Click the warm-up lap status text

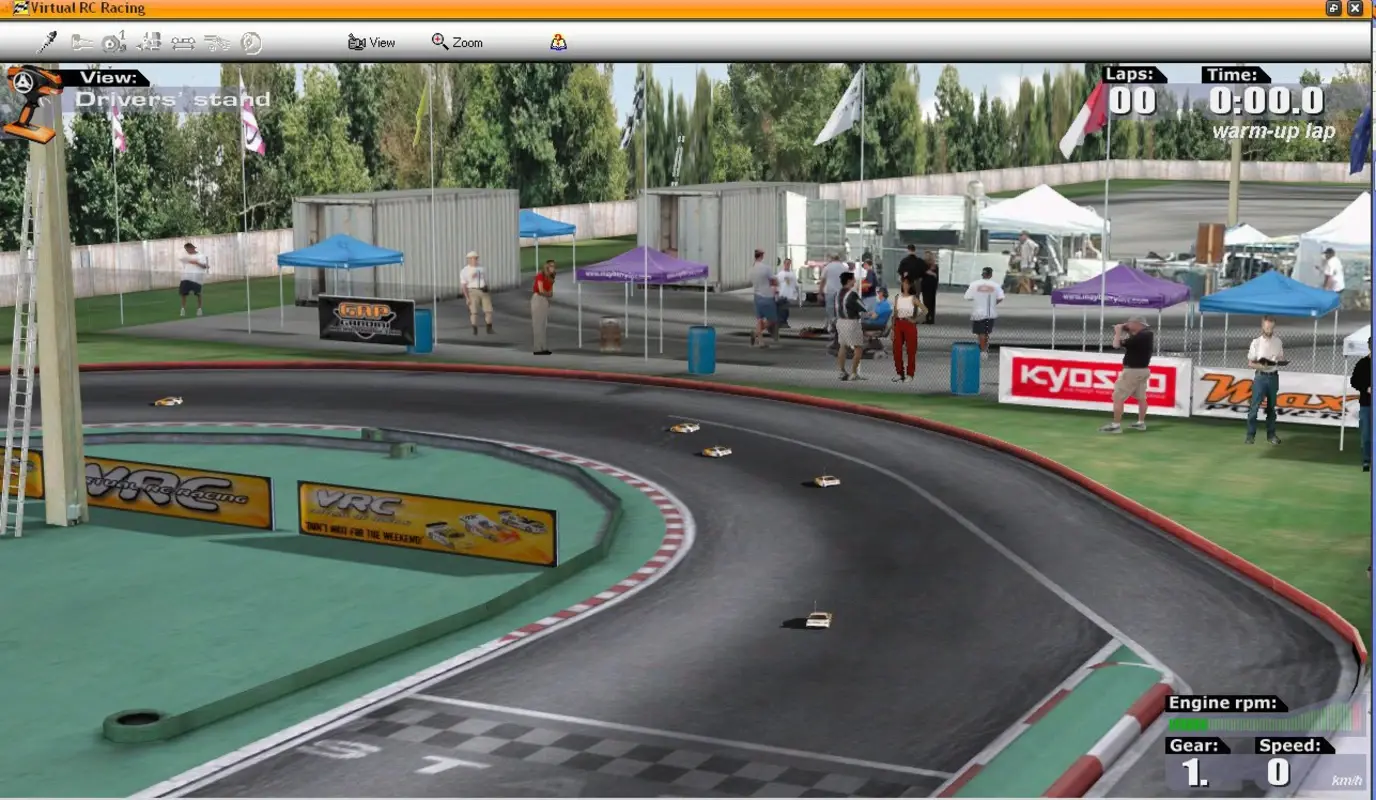point(1272,129)
